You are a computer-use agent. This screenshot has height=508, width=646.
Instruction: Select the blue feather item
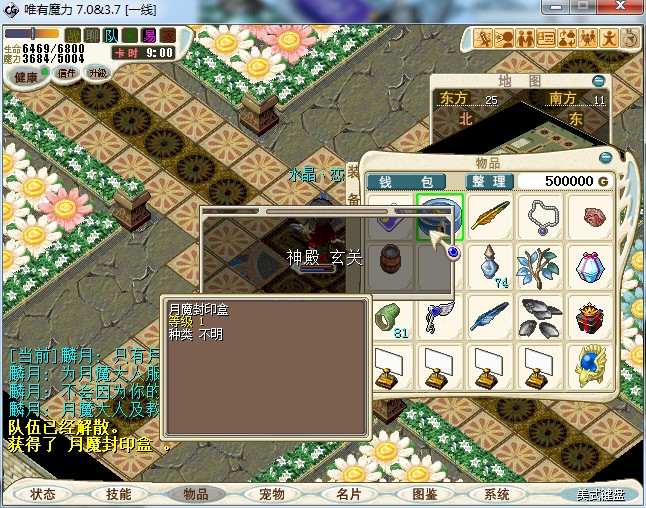pyautogui.click(x=491, y=318)
